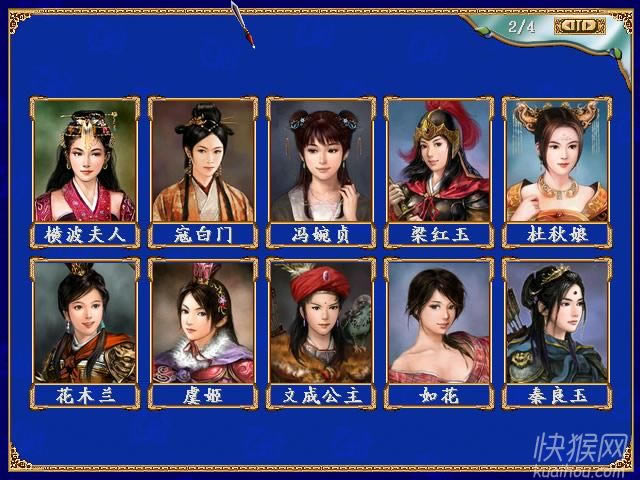Choose the 秦良玉 character portrait

556,322
